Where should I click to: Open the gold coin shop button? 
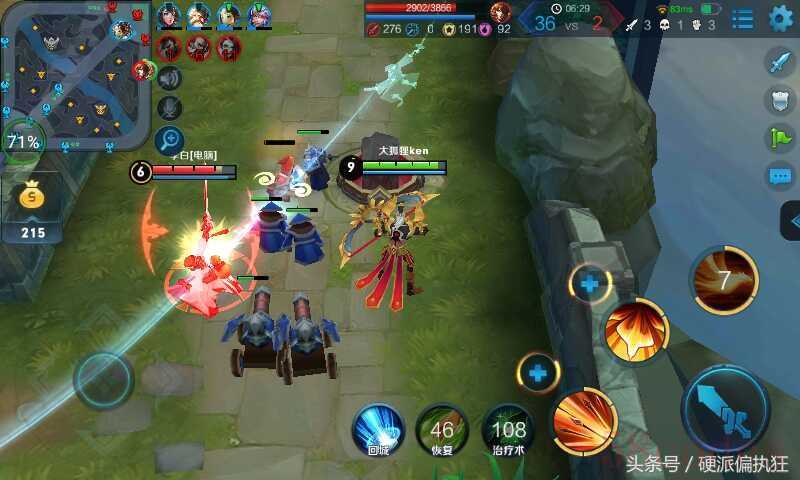pyautogui.click(x=32, y=198)
